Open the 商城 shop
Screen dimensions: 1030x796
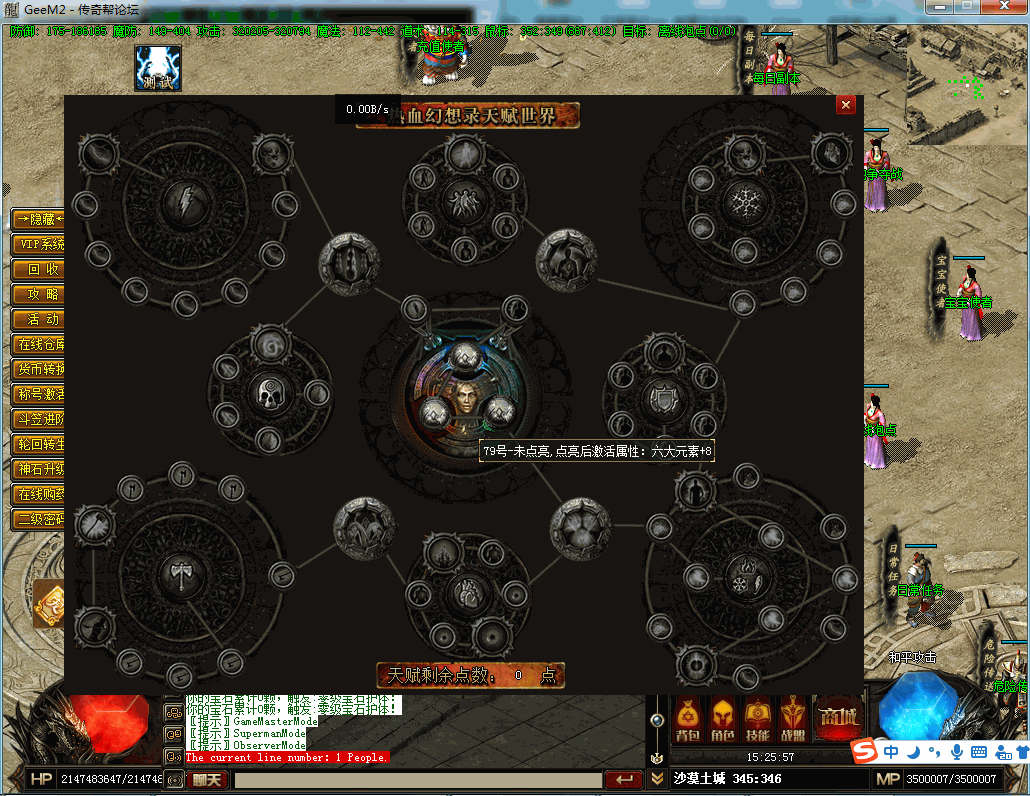(x=838, y=718)
